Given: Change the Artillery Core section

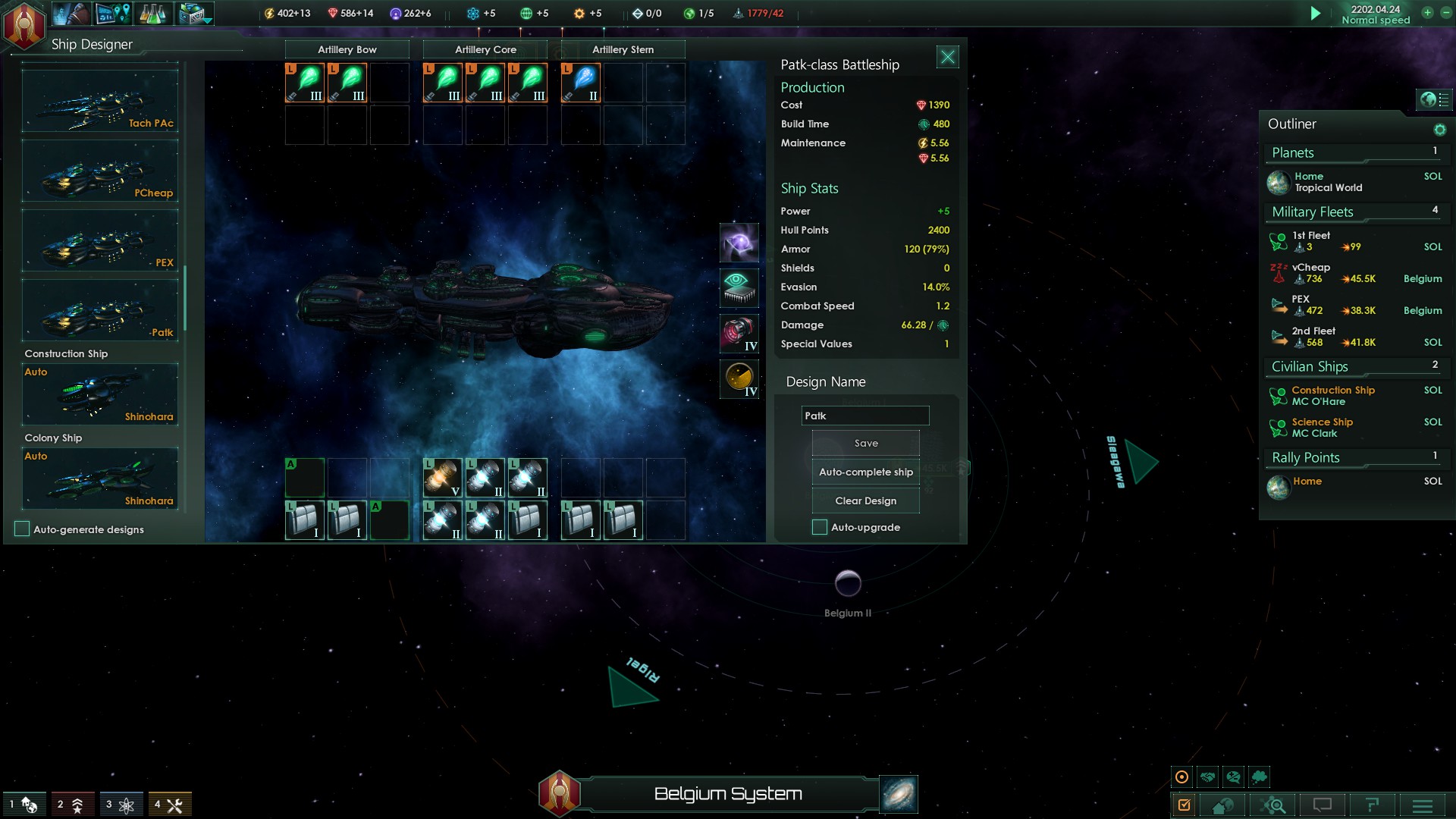Looking at the screenshot, I should coord(485,49).
